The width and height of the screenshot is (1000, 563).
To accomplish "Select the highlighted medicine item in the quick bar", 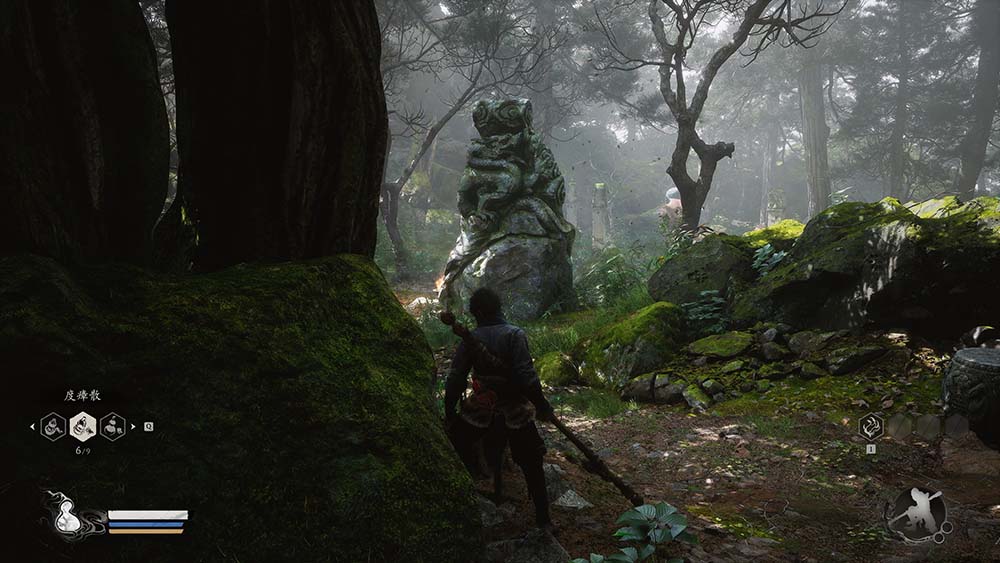I will click(x=83, y=427).
